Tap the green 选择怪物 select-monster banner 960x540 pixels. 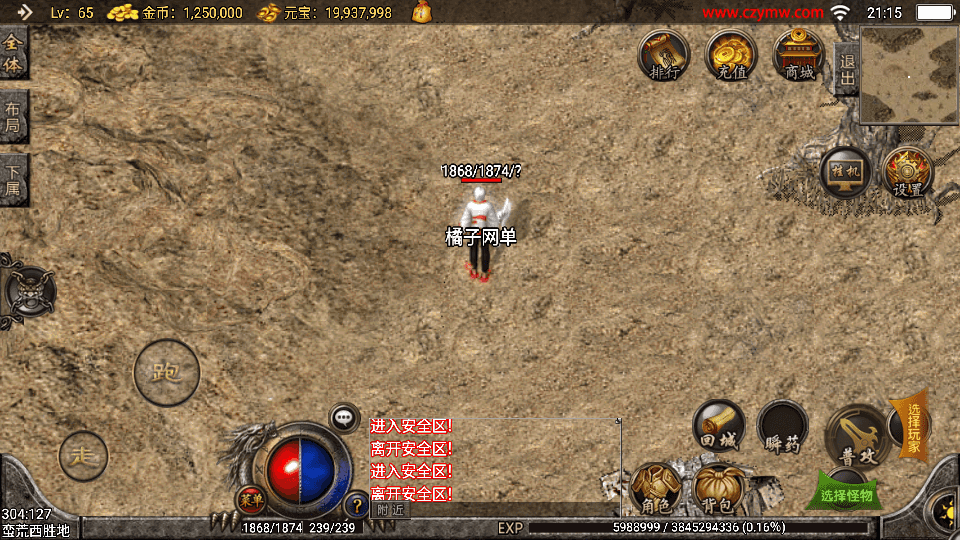[846, 494]
